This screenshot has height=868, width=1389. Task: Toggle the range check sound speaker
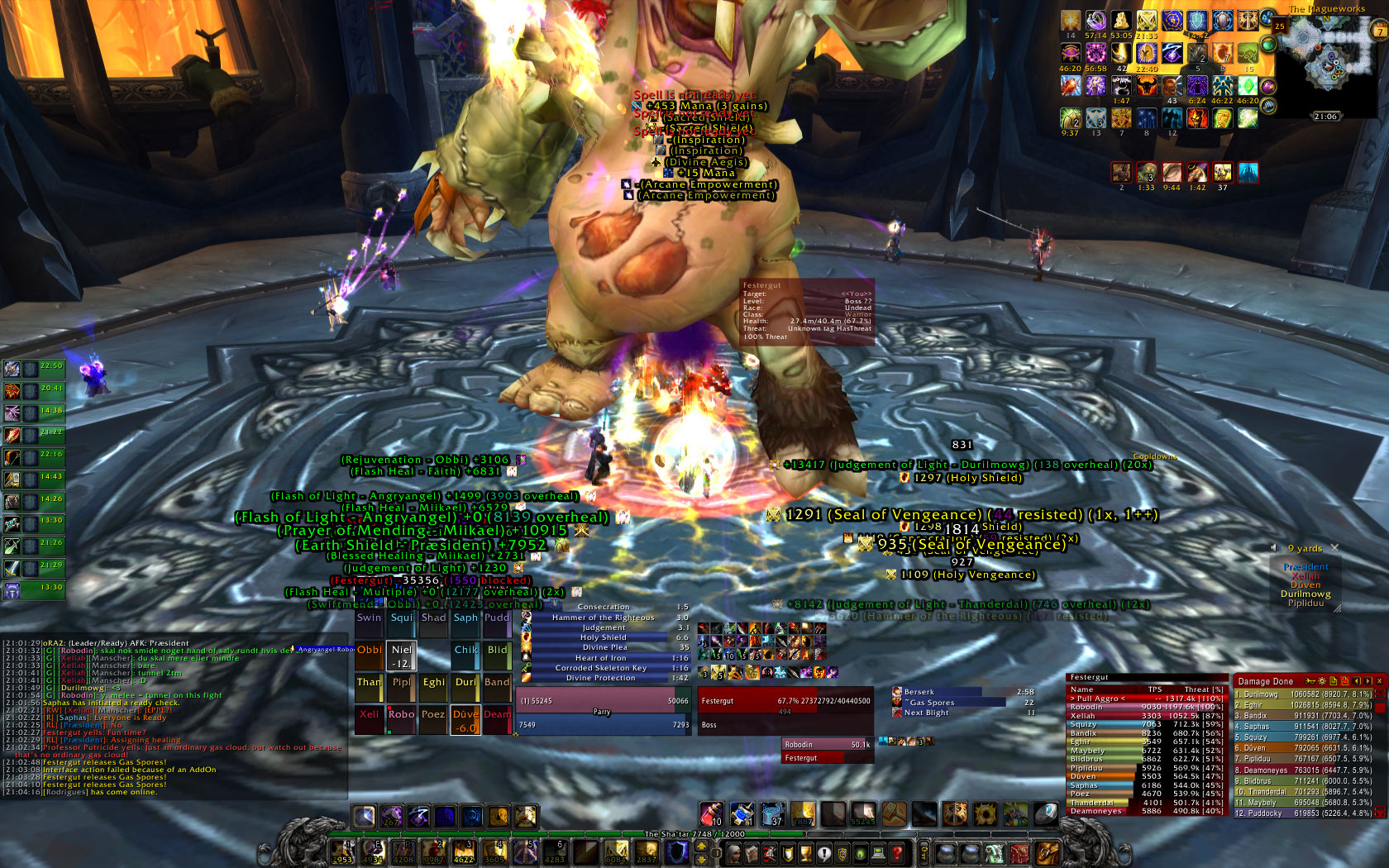tap(1275, 548)
